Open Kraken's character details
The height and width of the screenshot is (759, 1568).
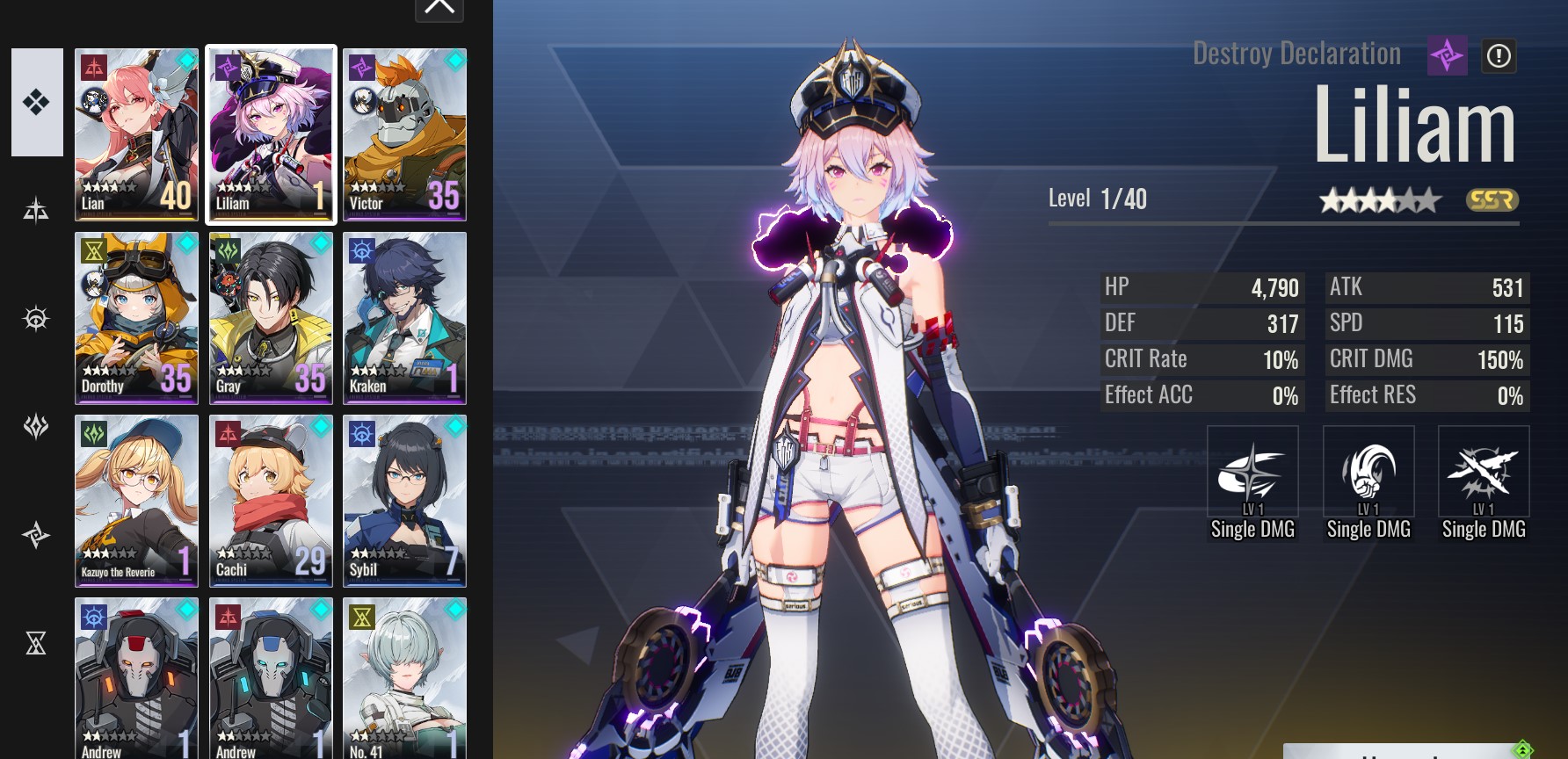tap(404, 318)
